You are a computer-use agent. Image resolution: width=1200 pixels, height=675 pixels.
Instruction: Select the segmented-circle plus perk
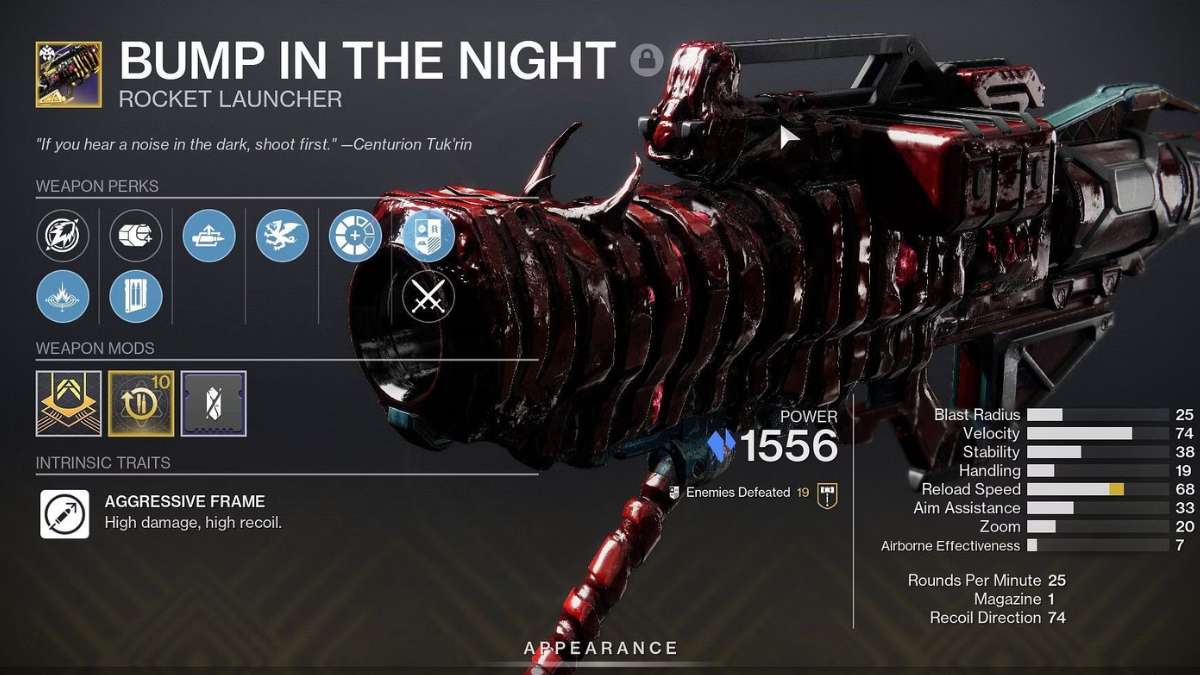pos(355,236)
